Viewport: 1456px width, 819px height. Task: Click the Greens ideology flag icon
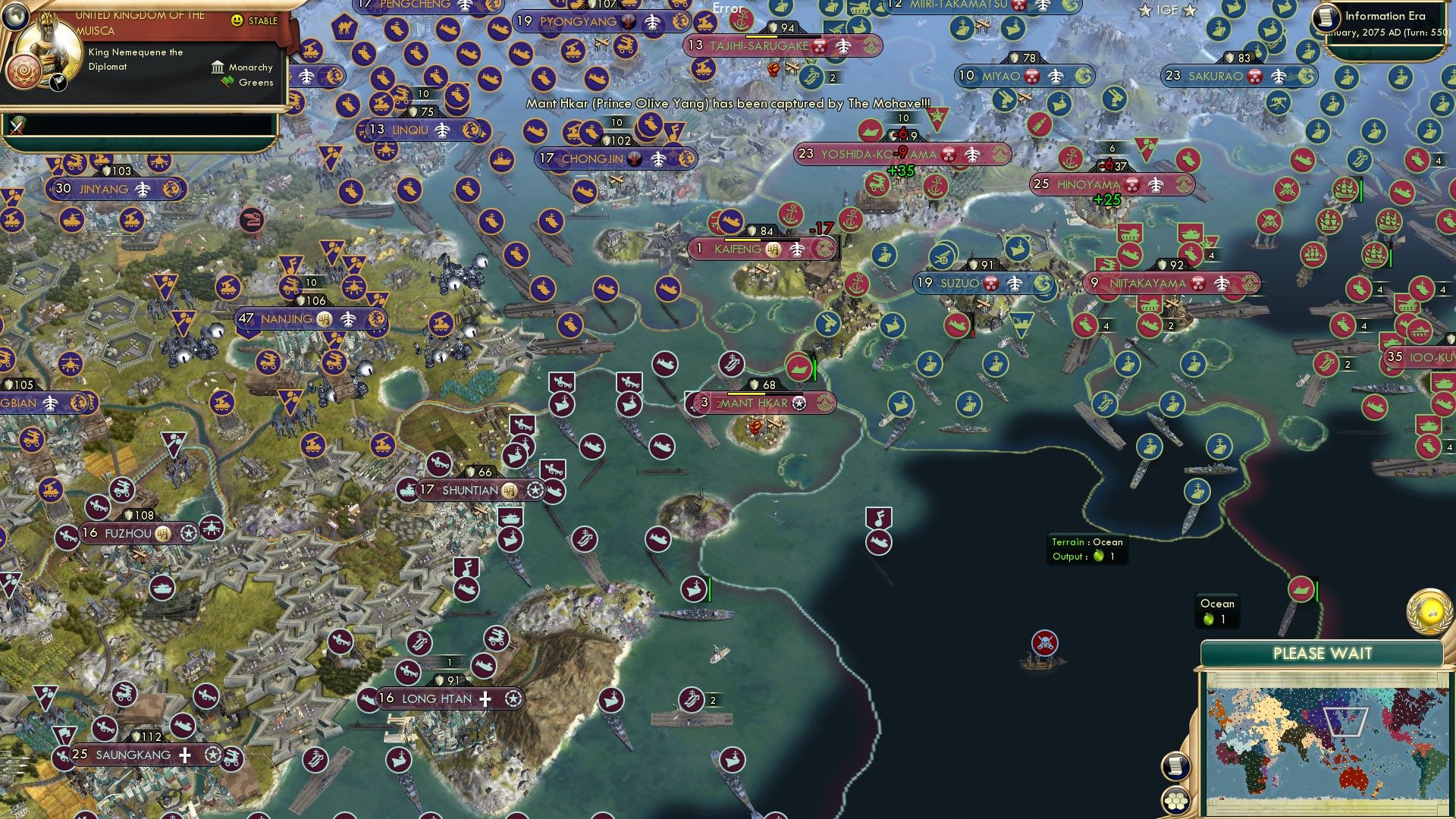(227, 82)
